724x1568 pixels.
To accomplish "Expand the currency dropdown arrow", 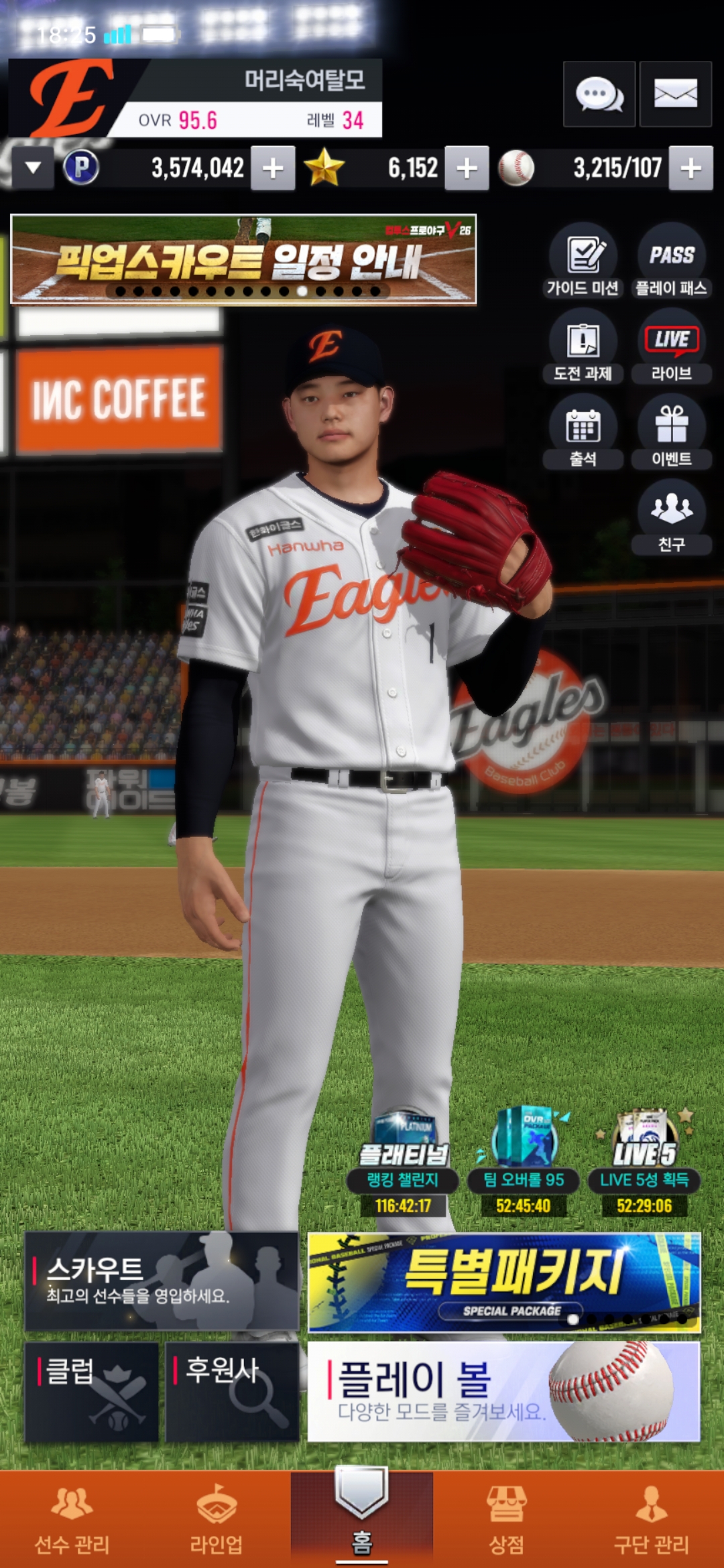I will (33, 168).
